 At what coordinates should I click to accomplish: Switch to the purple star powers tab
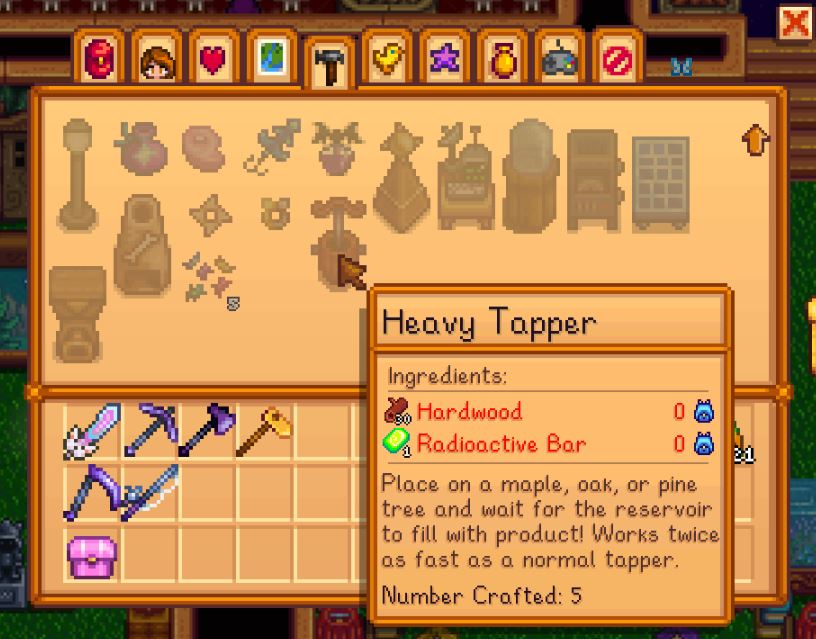coord(440,60)
